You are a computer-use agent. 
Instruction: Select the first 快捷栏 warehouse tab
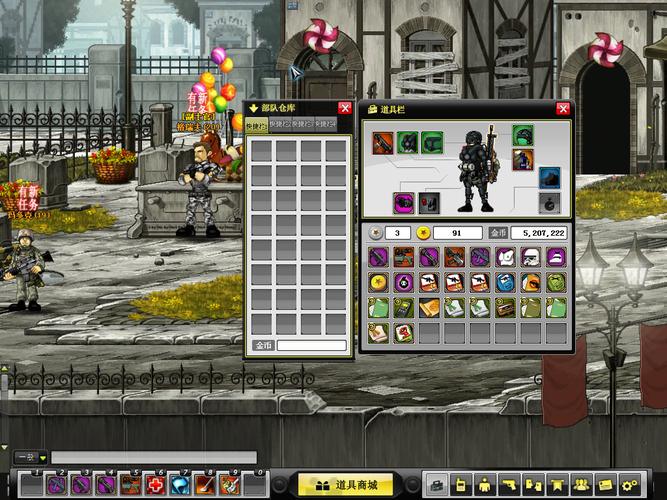256,126
